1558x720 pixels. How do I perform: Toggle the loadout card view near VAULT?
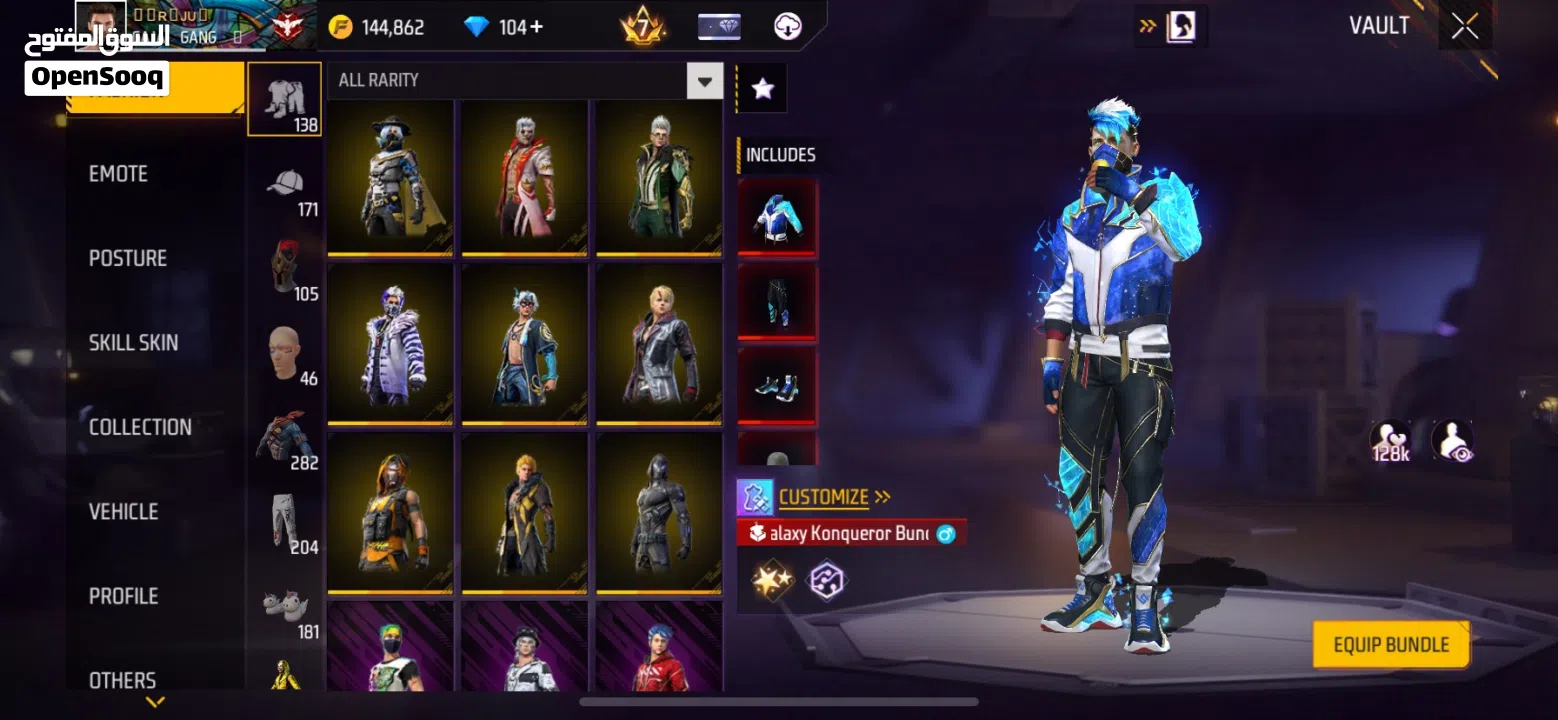(x=1183, y=26)
